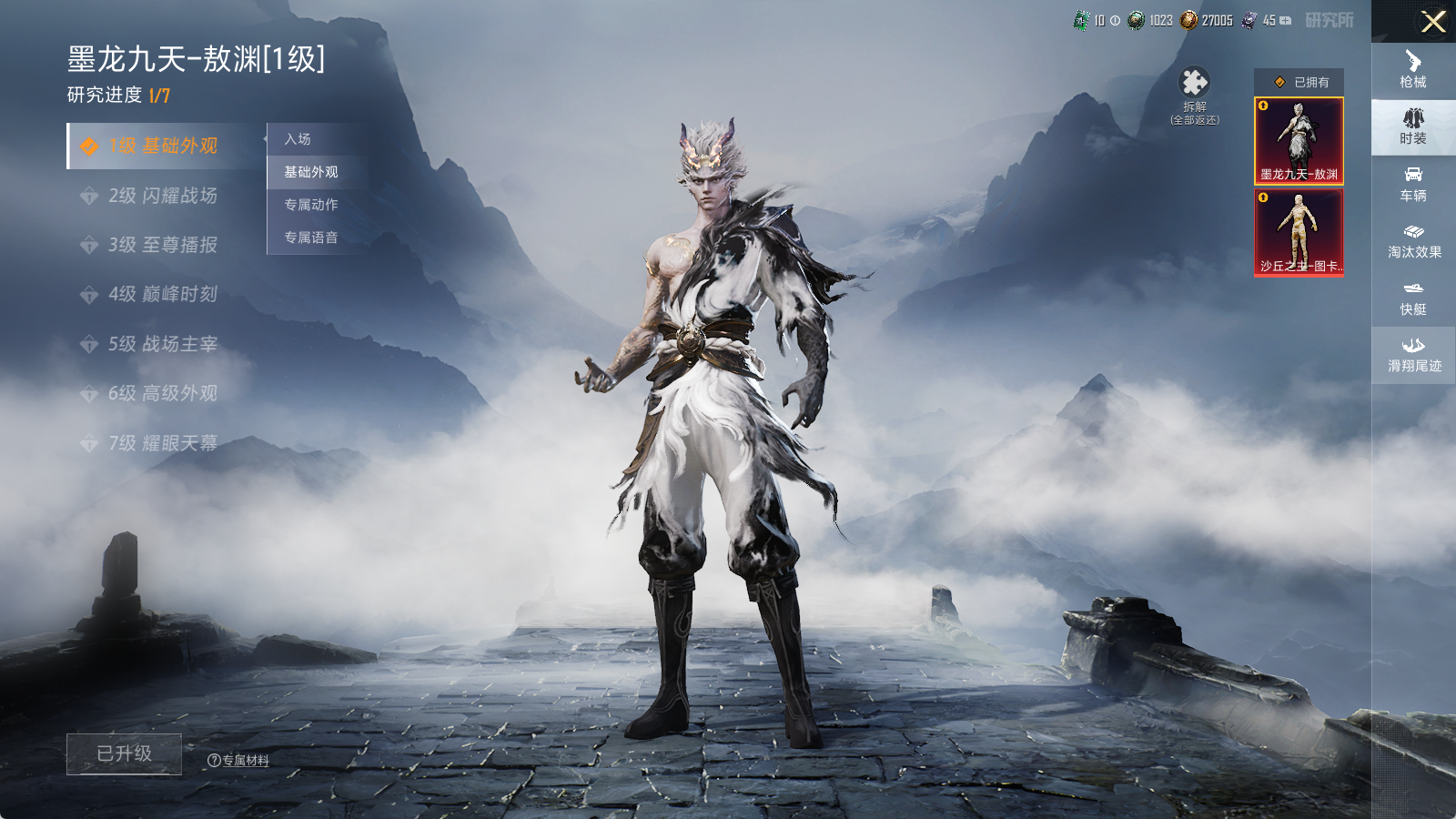1456x819 pixels.
Task: Switch to the 快艇 category
Action: (1413, 298)
